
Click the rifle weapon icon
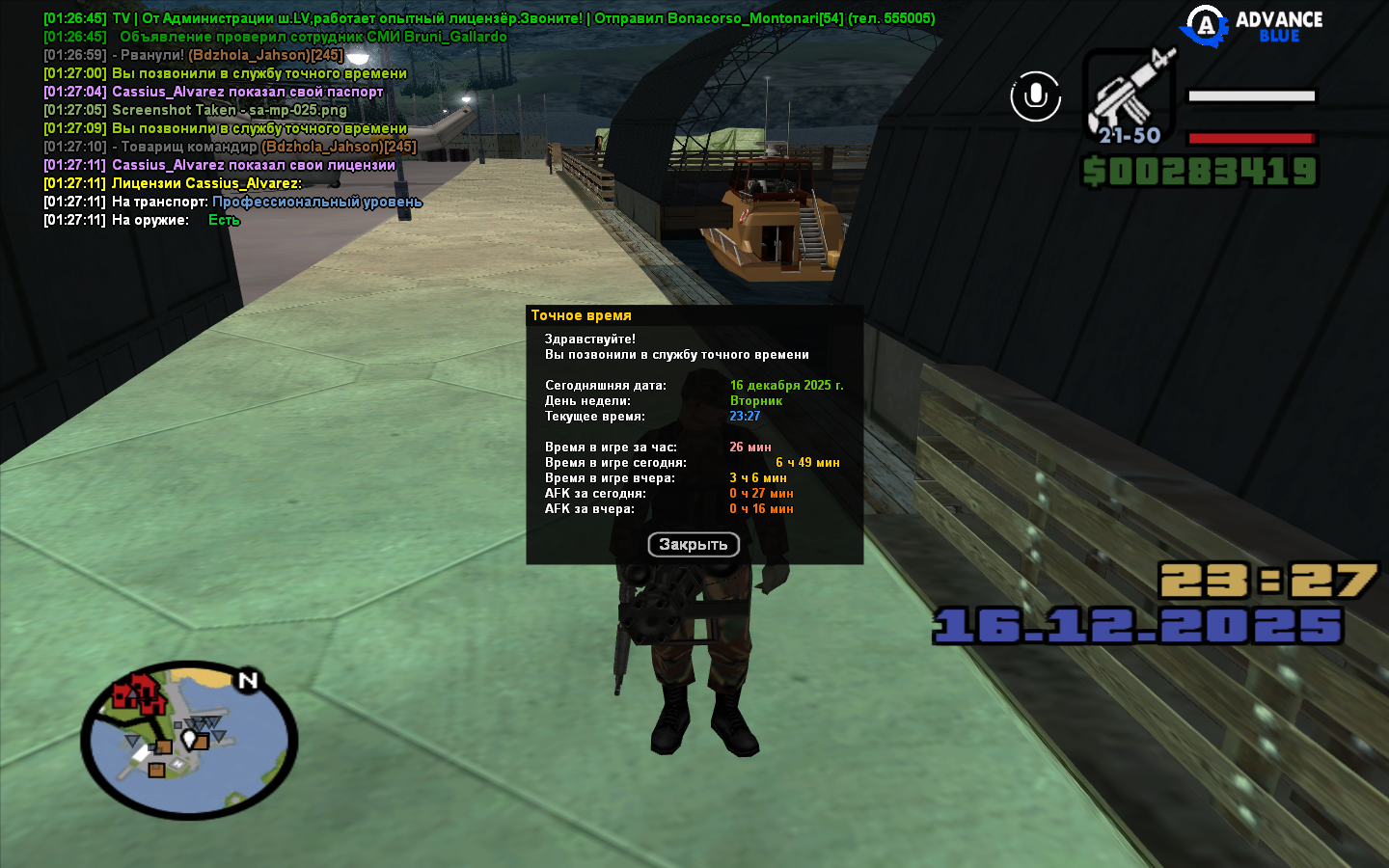click(1129, 95)
